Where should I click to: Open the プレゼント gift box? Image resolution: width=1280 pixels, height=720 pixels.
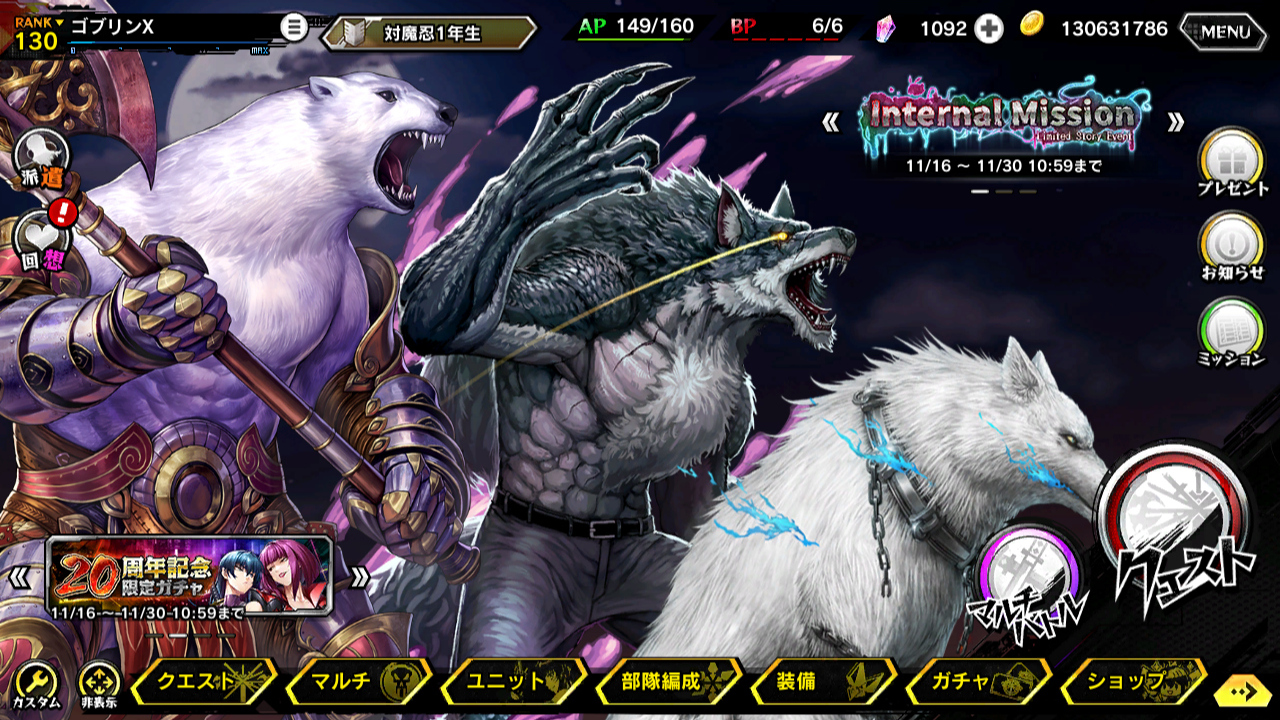(x=1231, y=161)
